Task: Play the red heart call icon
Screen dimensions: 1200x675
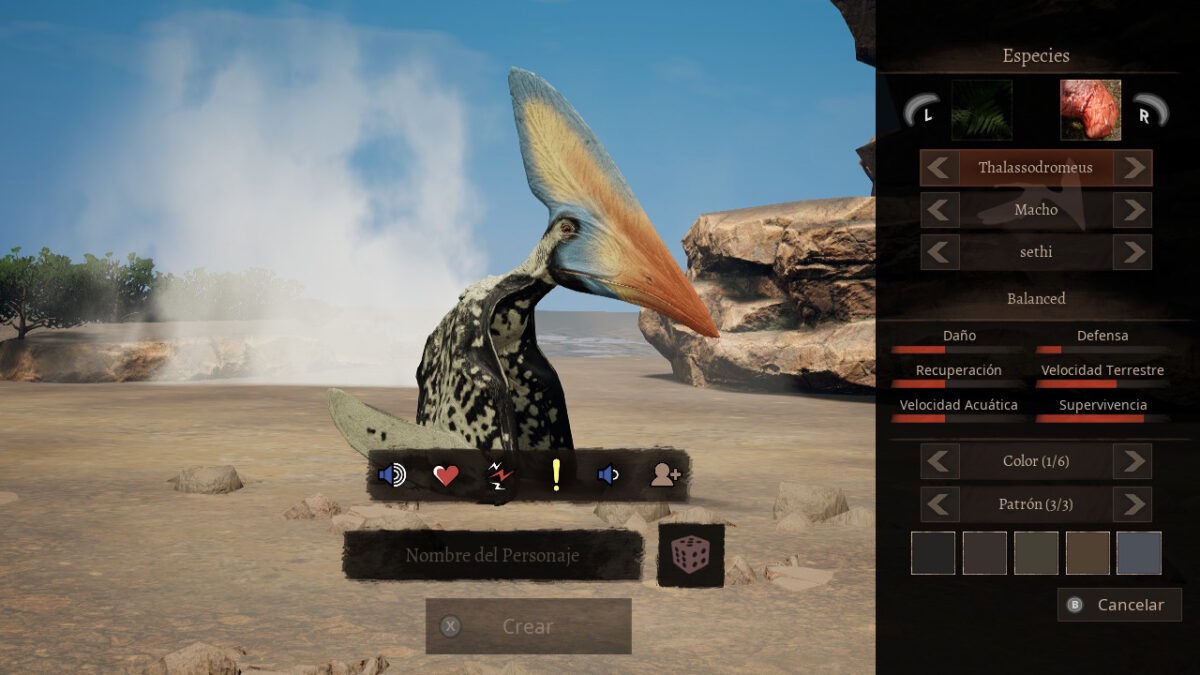Action: 446,475
